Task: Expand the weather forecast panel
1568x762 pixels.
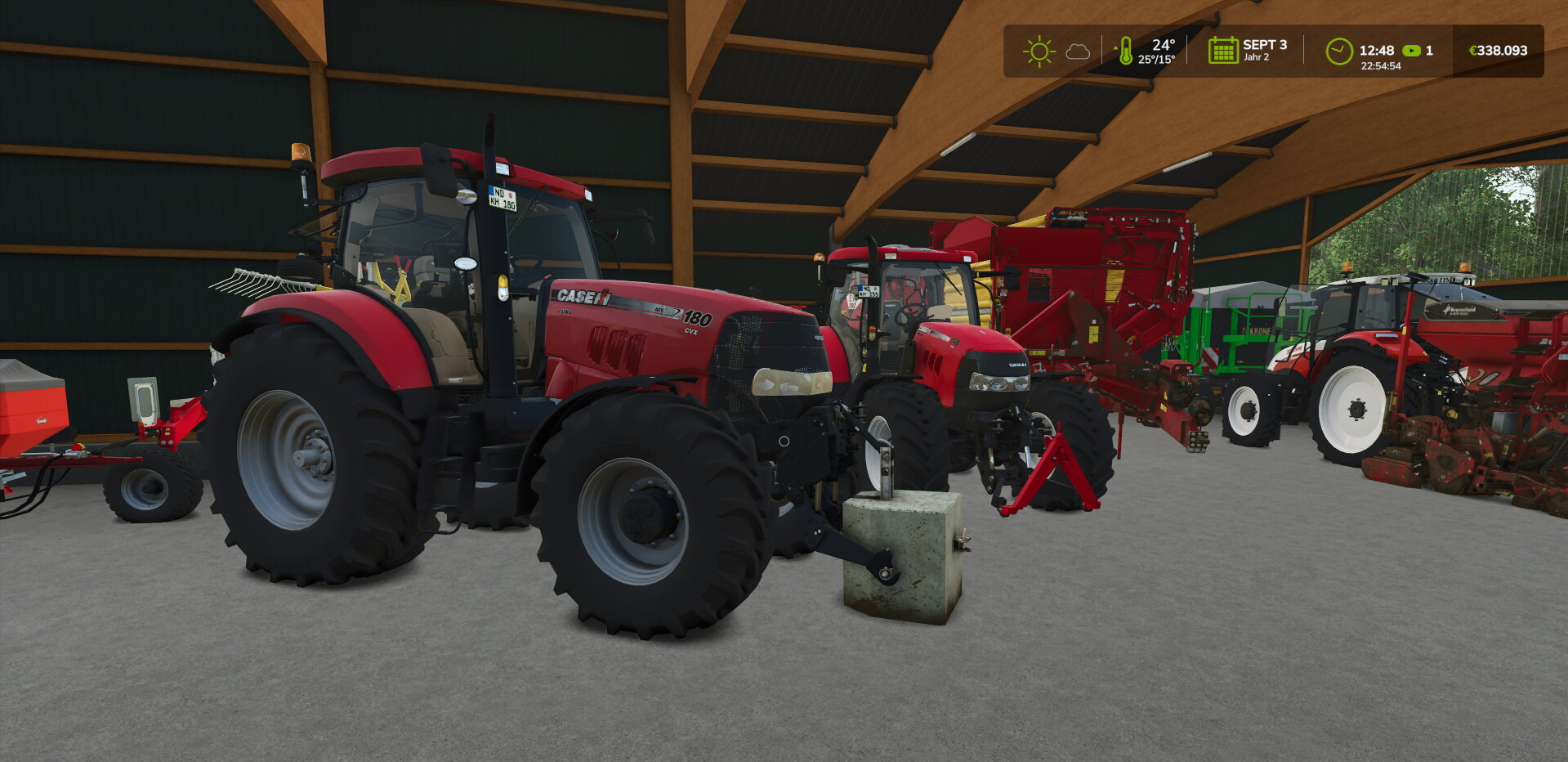Action: 1059,51
